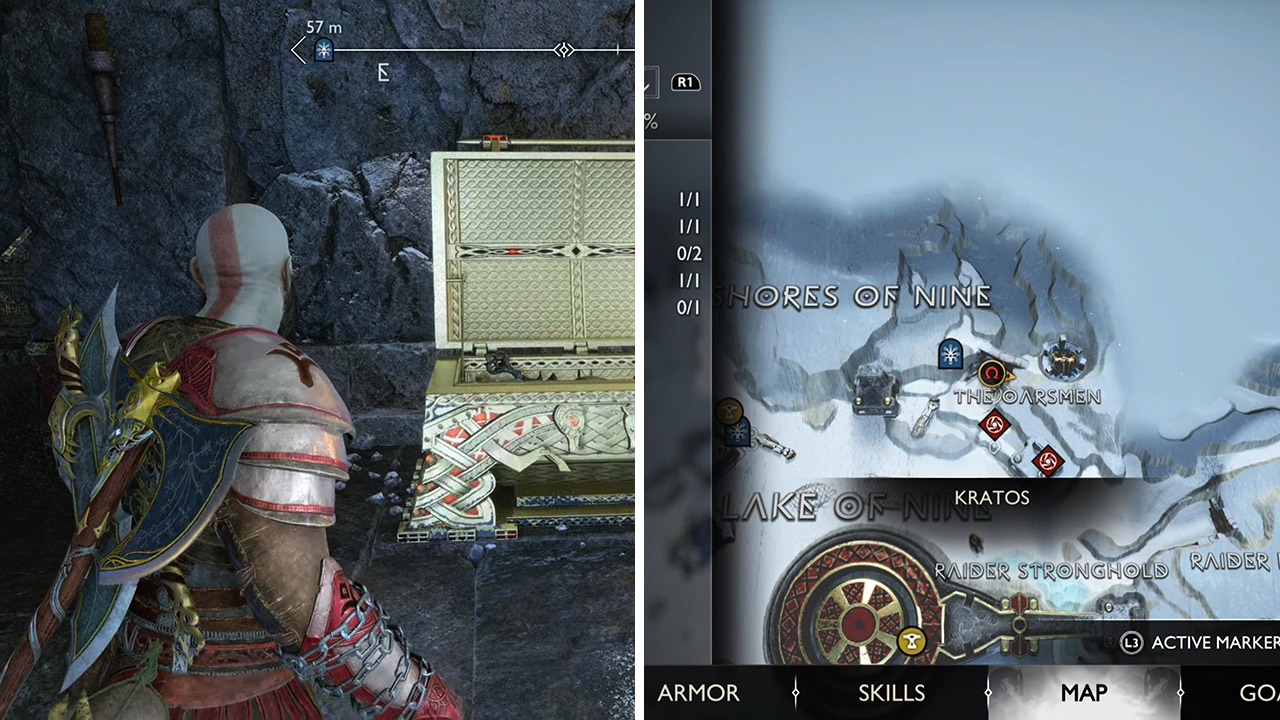Click the KRATOS player marker label

click(993, 497)
